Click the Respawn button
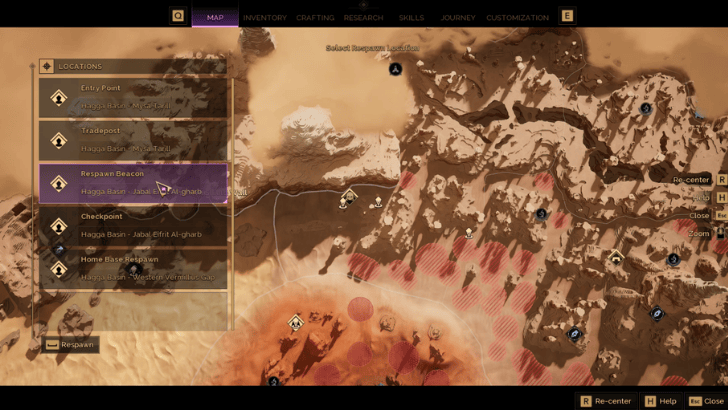This screenshot has height=410, width=728. [x=71, y=345]
